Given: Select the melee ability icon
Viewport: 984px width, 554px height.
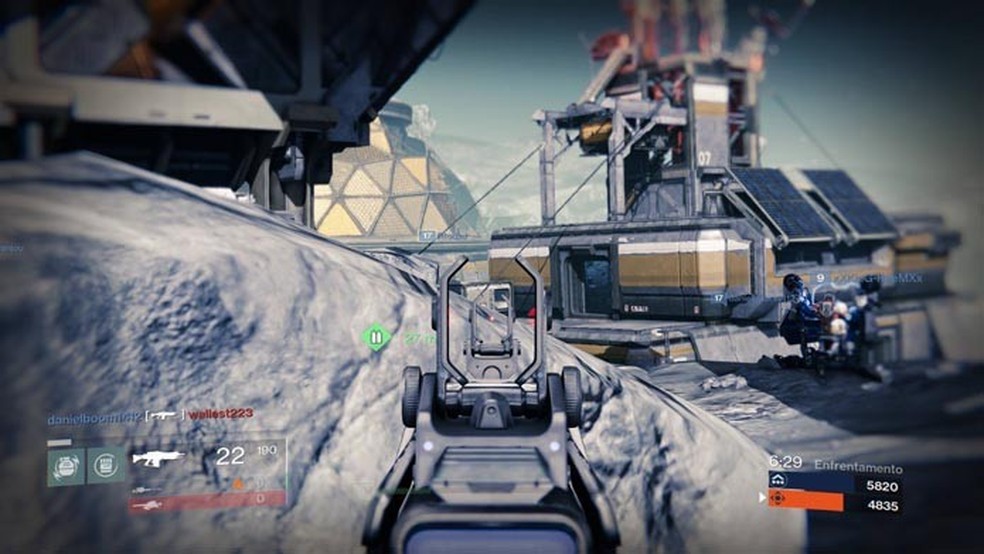Looking at the screenshot, I should coord(105,465).
